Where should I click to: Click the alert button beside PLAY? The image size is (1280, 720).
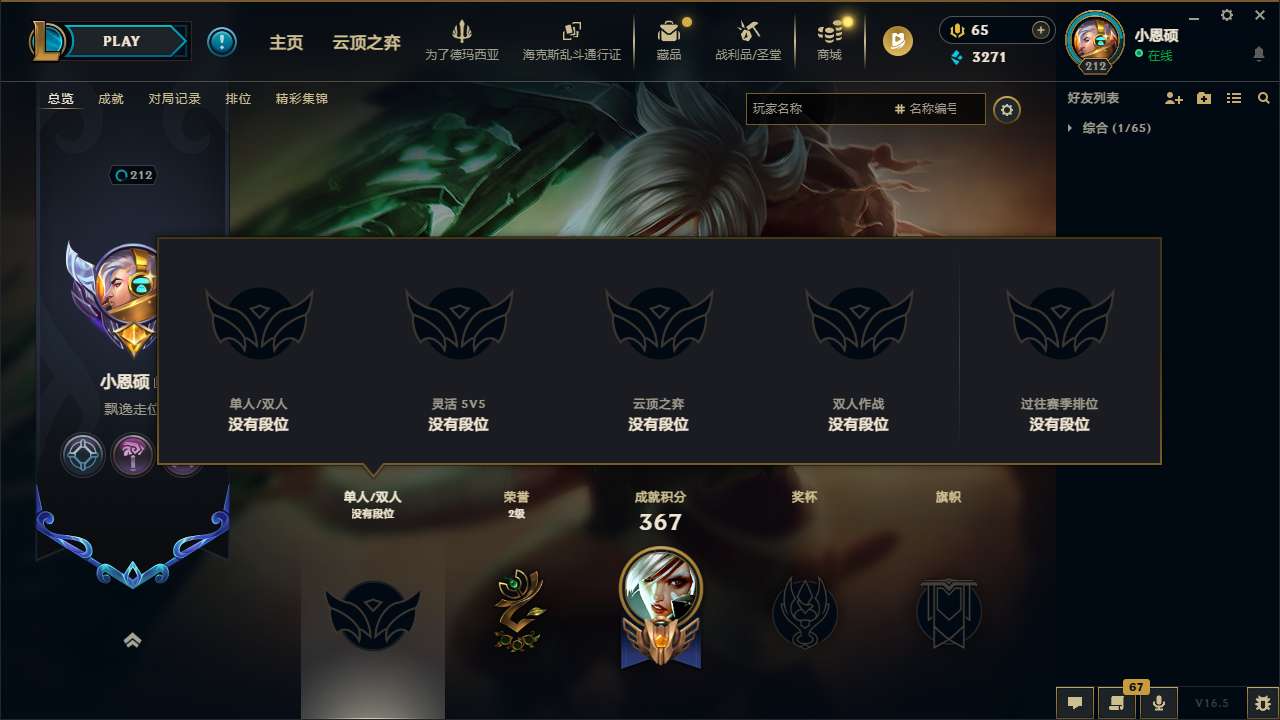point(222,41)
